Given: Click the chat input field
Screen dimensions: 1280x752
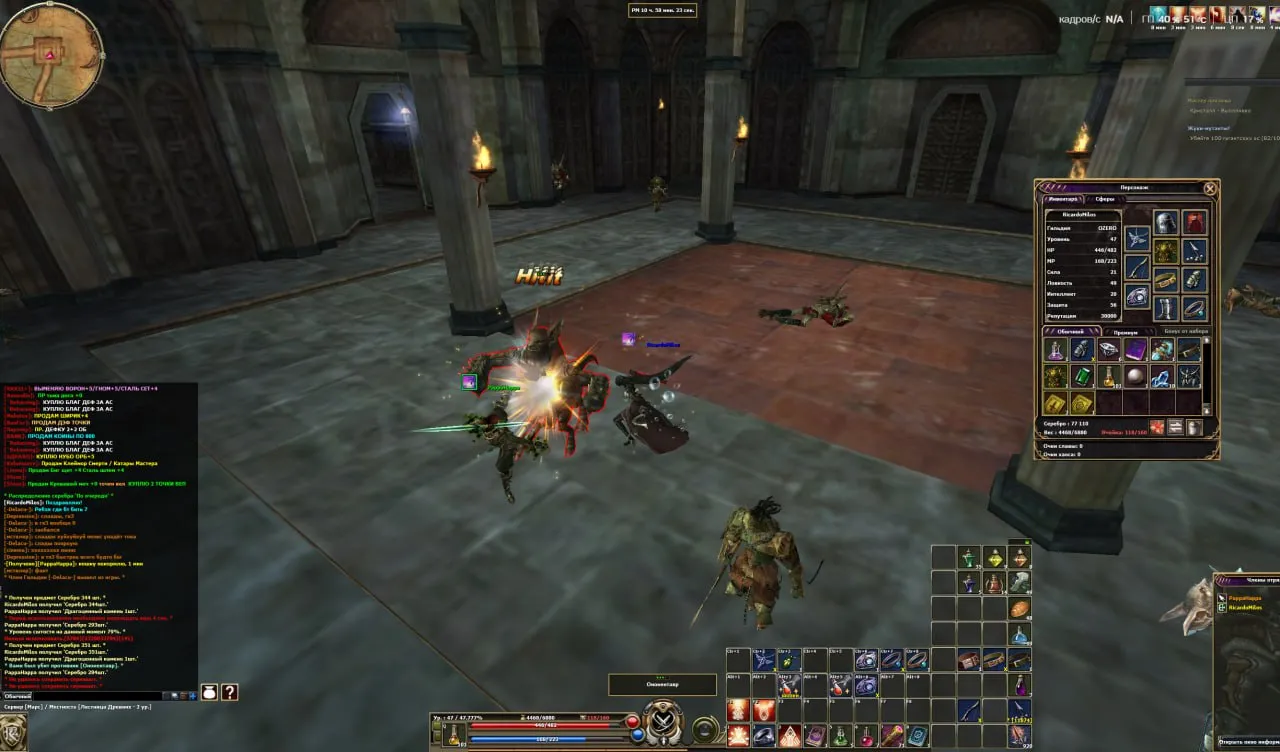Looking at the screenshot, I should [x=80, y=695].
